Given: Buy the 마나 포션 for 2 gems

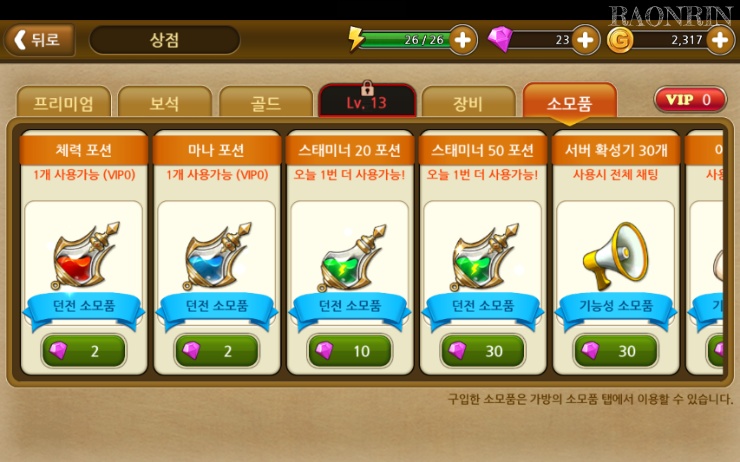Looking at the screenshot, I should 217,350.
